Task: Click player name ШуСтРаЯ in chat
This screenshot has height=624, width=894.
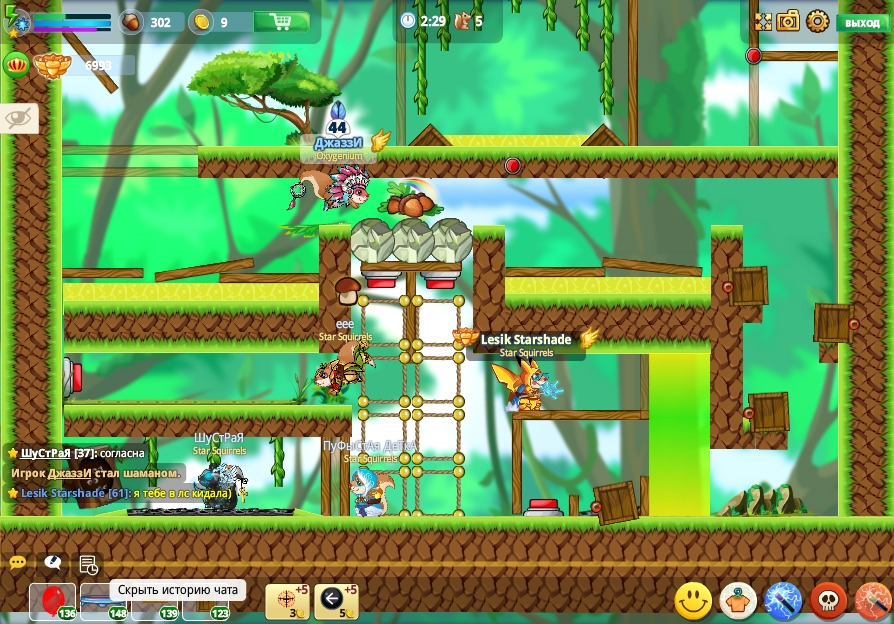Action: click(45, 453)
